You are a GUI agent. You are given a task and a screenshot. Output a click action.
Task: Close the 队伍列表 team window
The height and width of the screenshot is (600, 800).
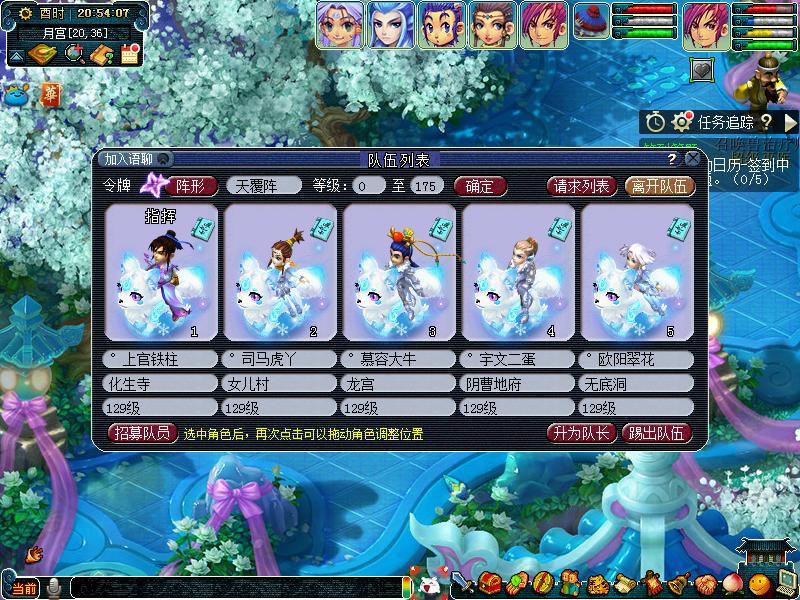click(692, 159)
